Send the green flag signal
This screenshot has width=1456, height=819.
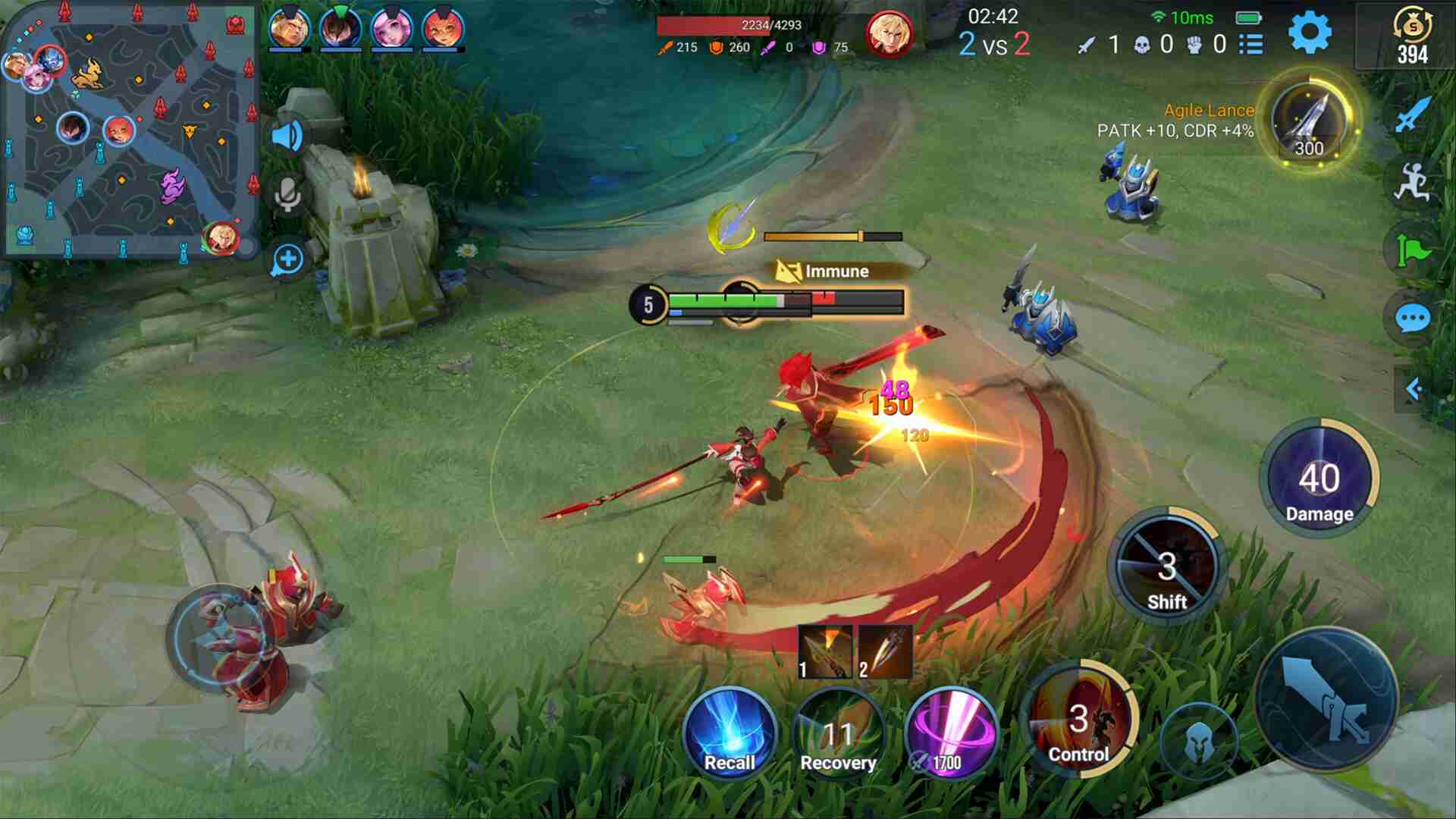tap(1412, 250)
